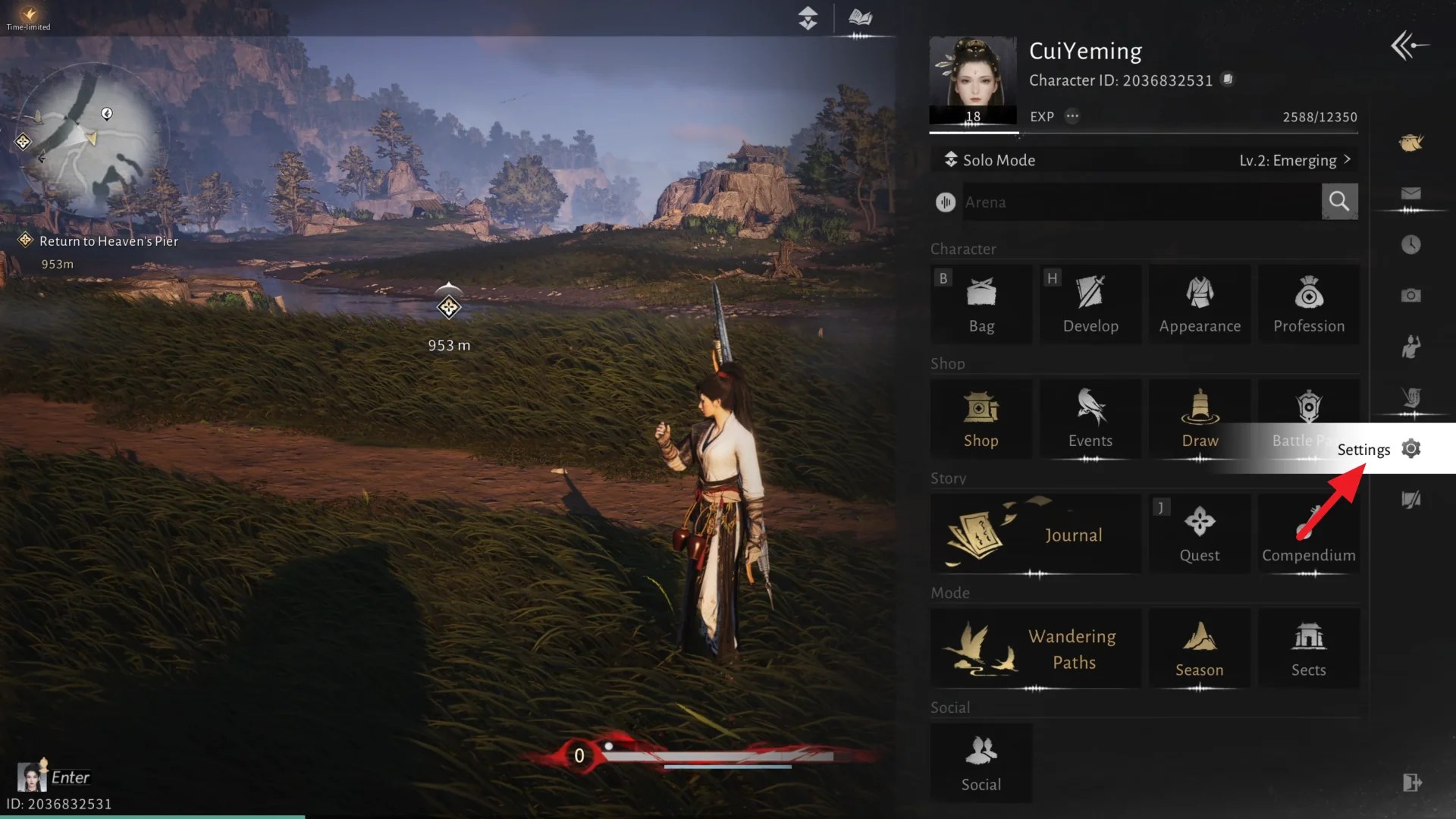Open the Settings gear
The width and height of the screenshot is (1456, 819).
tap(1410, 449)
